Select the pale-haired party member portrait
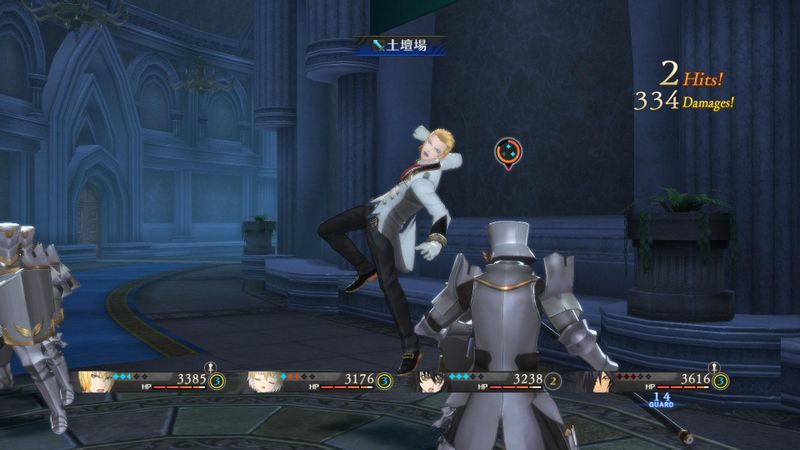 pyautogui.click(x=263, y=382)
